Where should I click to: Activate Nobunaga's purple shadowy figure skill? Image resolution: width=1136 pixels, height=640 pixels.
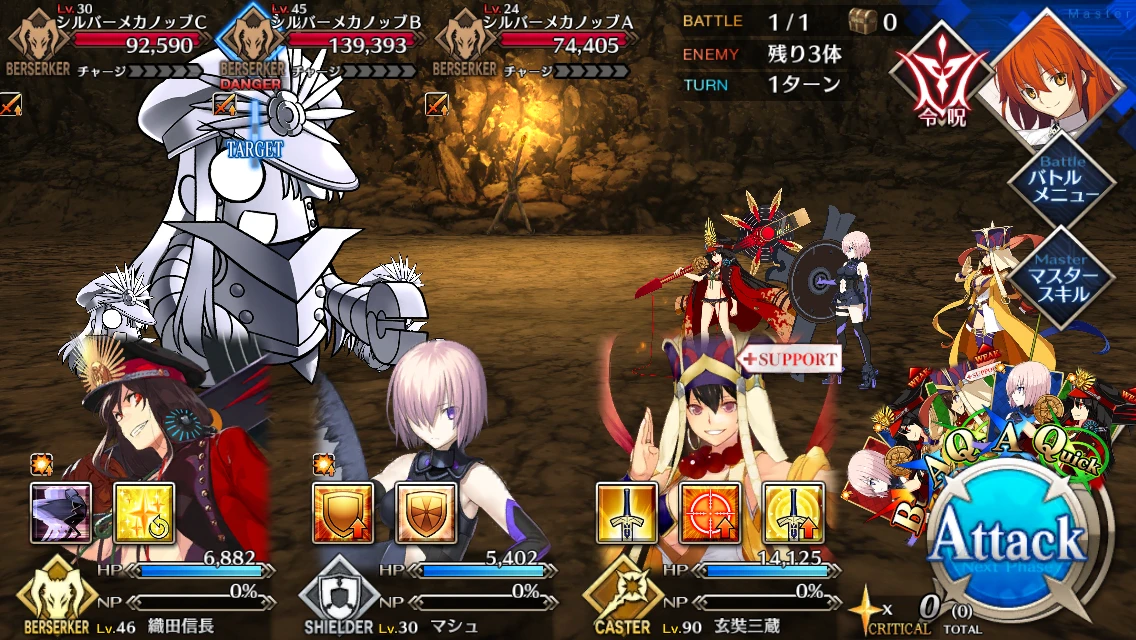coord(61,513)
